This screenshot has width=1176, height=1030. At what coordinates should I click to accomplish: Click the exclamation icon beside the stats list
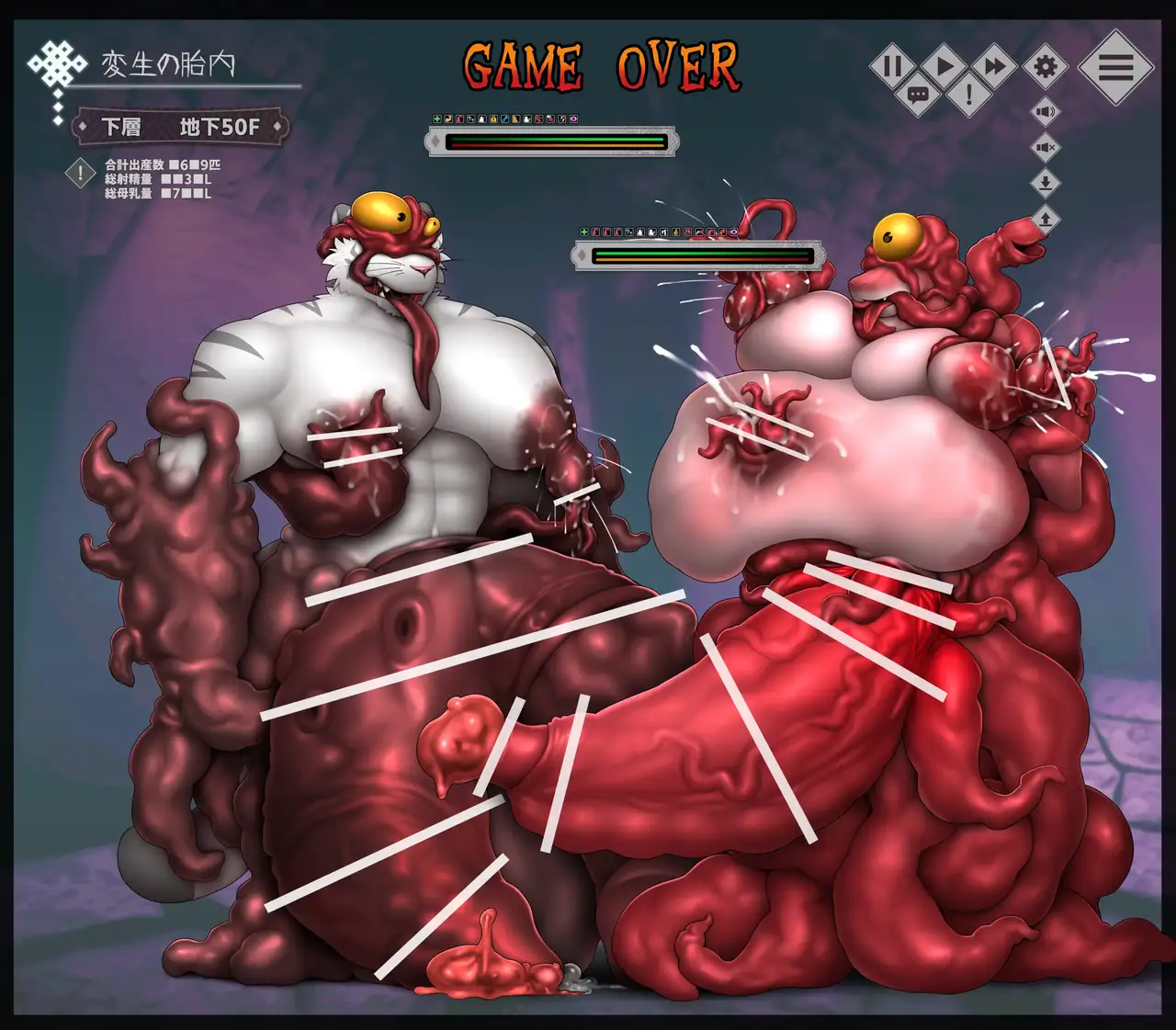click(81, 173)
